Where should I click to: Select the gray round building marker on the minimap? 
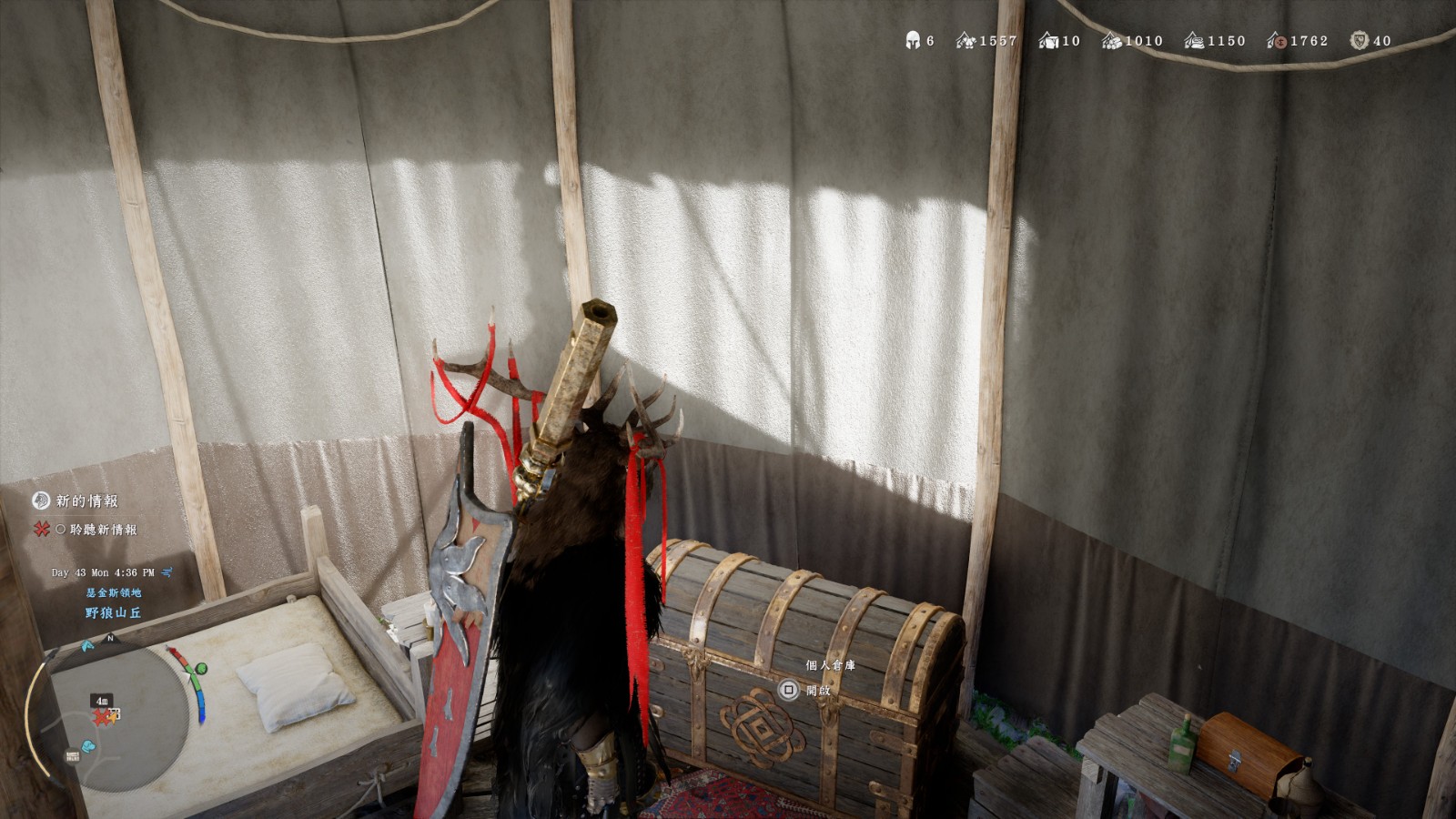click(72, 756)
